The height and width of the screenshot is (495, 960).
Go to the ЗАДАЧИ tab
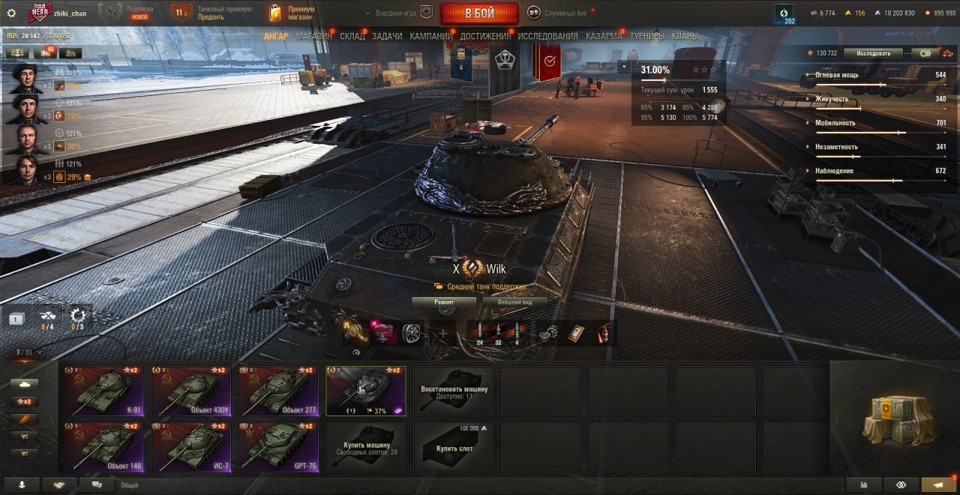387,36
